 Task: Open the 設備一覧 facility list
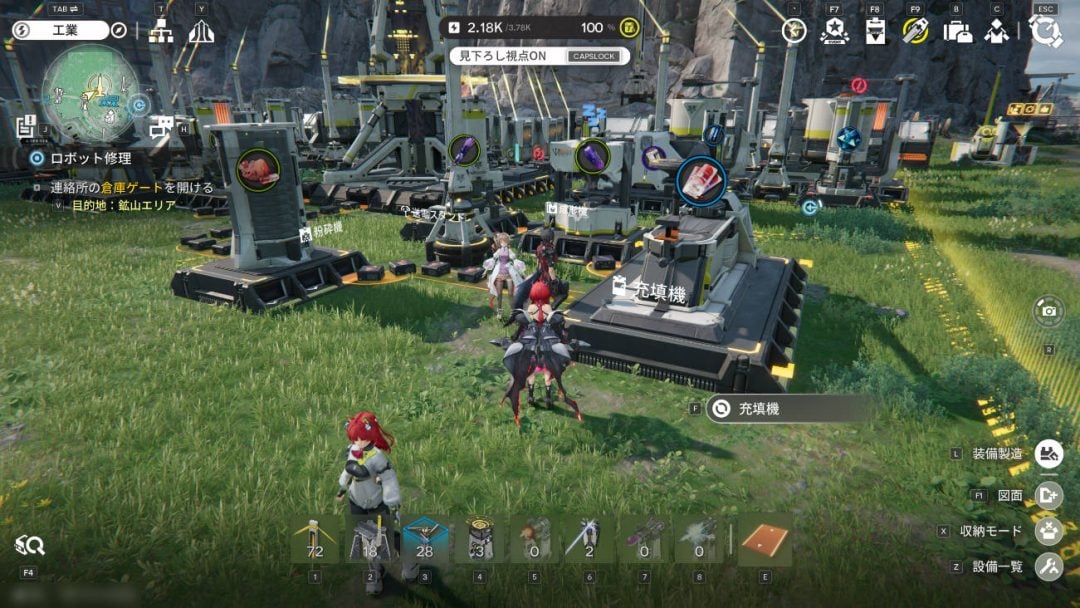1048,567
